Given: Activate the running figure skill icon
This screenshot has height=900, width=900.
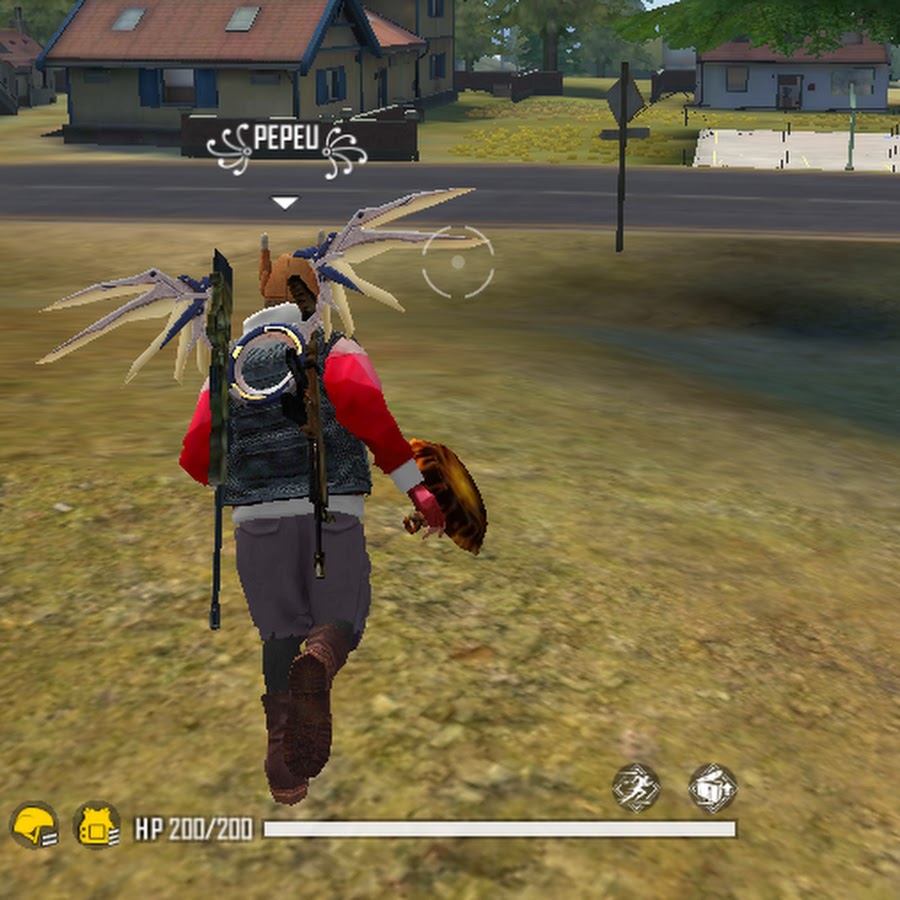Looking at the screenshot, I should (x=636, y=787).
